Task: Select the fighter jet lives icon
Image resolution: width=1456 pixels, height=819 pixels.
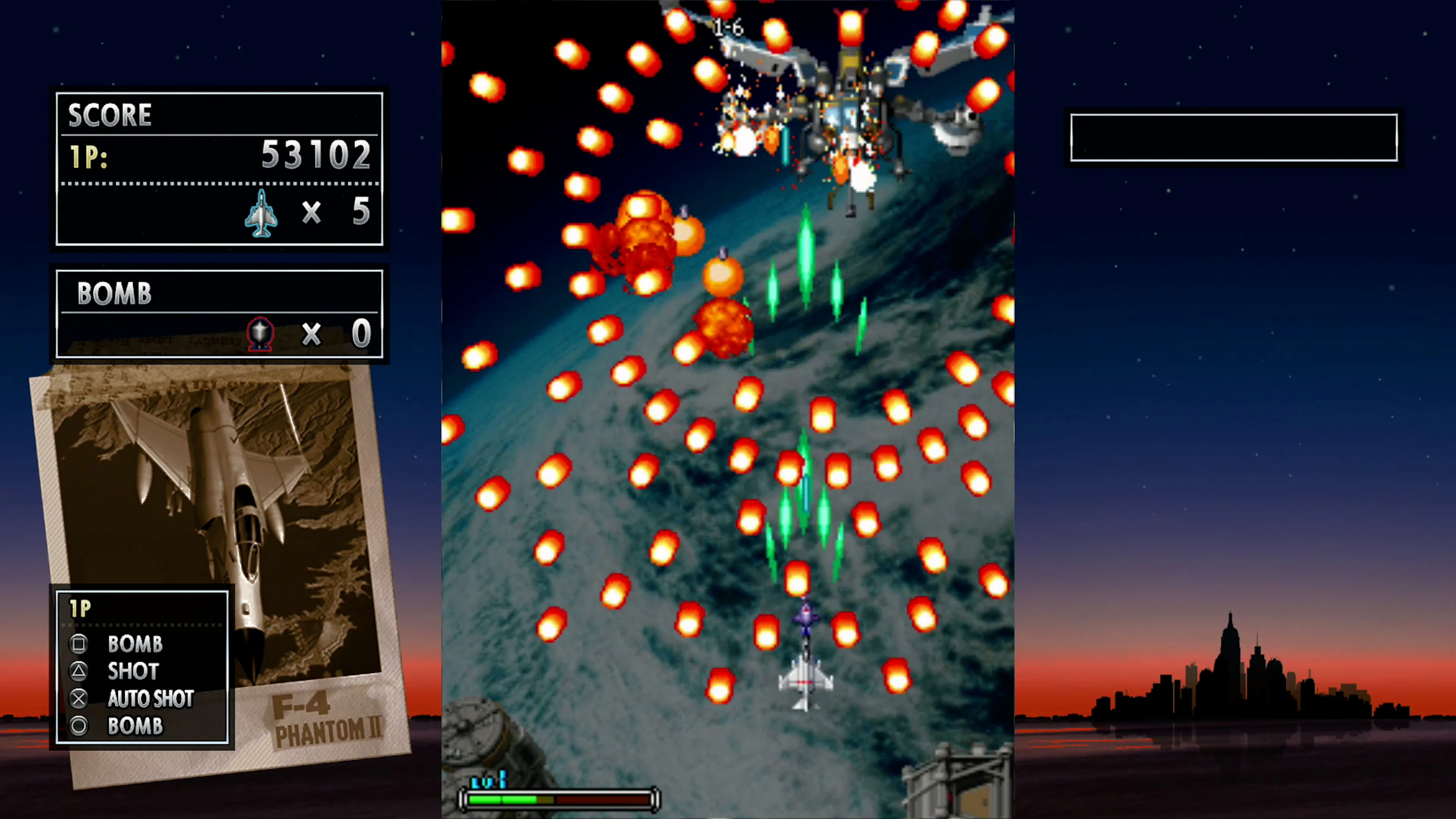Action: pos(261,215)
